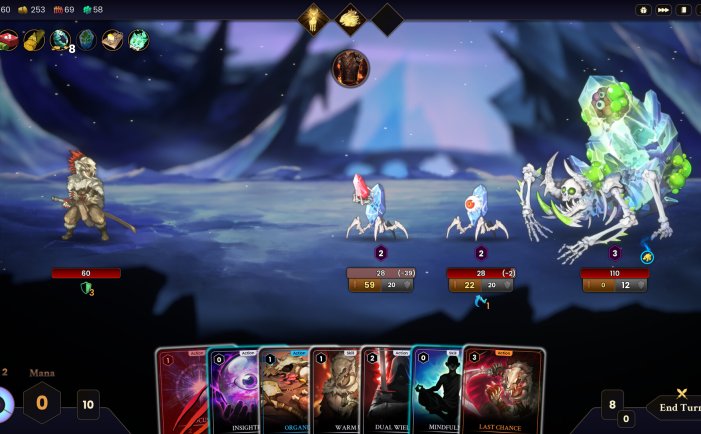The width and height of the screenshot is (701, 434).
Task: Toggle the fast-forward speed button
Action: [663, 10]
